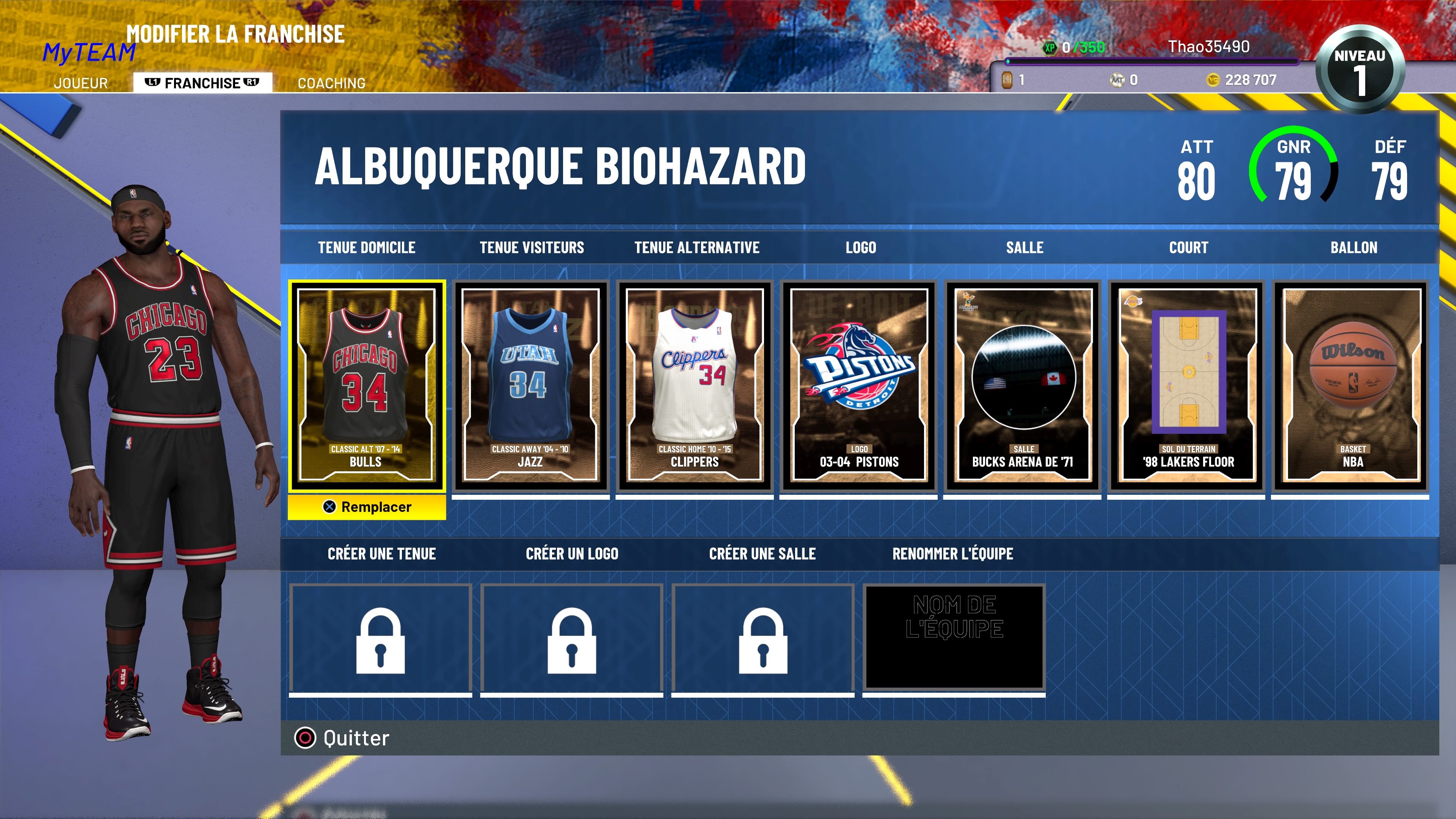Select the Bucks Arena de '71 card

(1024, 384)
